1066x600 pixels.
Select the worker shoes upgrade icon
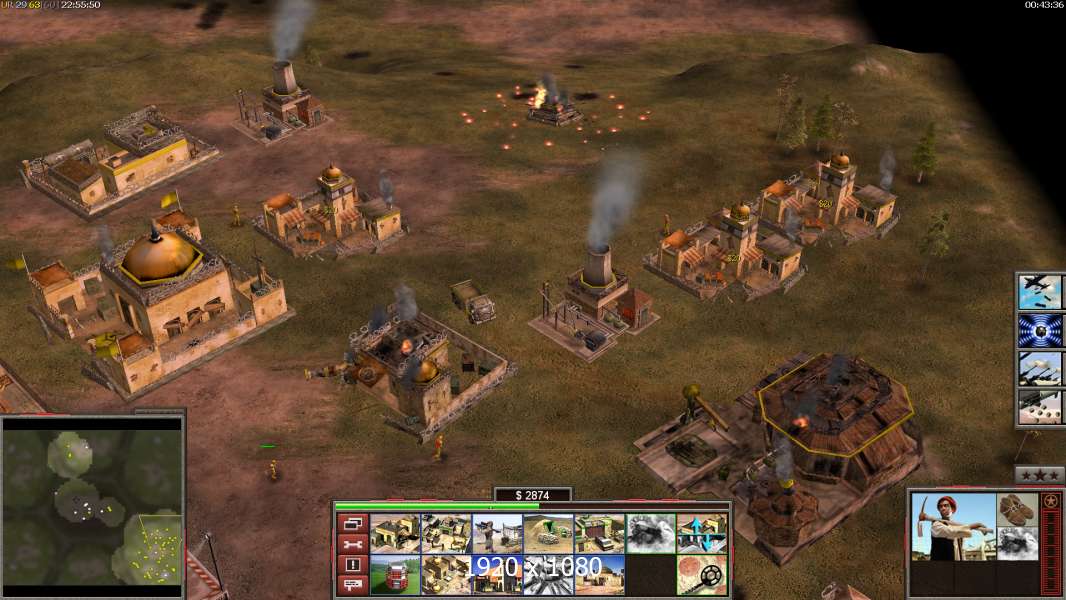coord(1018,509)
